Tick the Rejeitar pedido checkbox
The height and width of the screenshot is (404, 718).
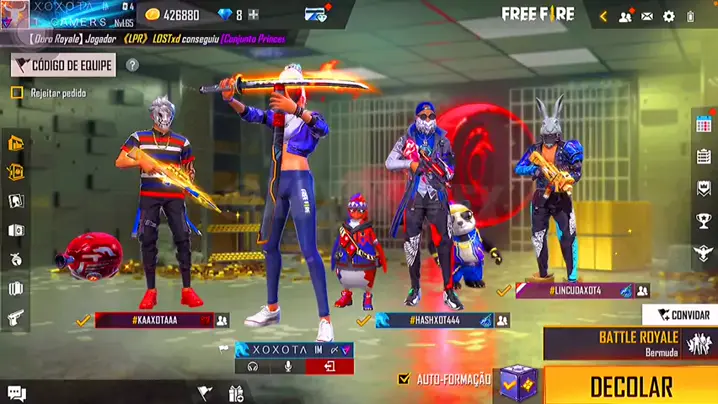17,93
